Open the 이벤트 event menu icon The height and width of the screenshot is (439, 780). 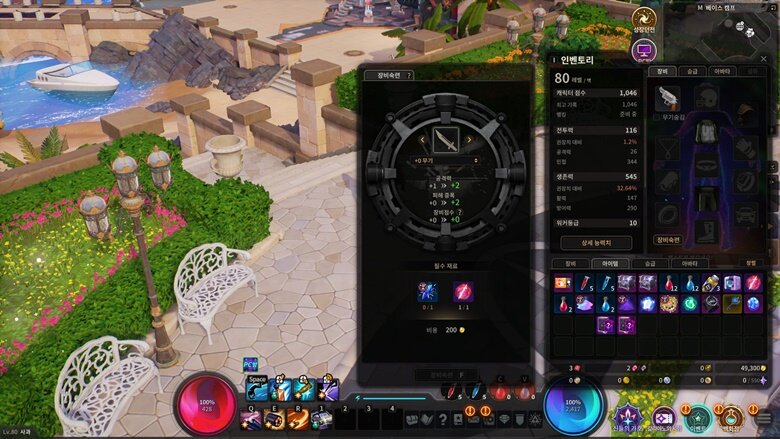pos(699,418)
